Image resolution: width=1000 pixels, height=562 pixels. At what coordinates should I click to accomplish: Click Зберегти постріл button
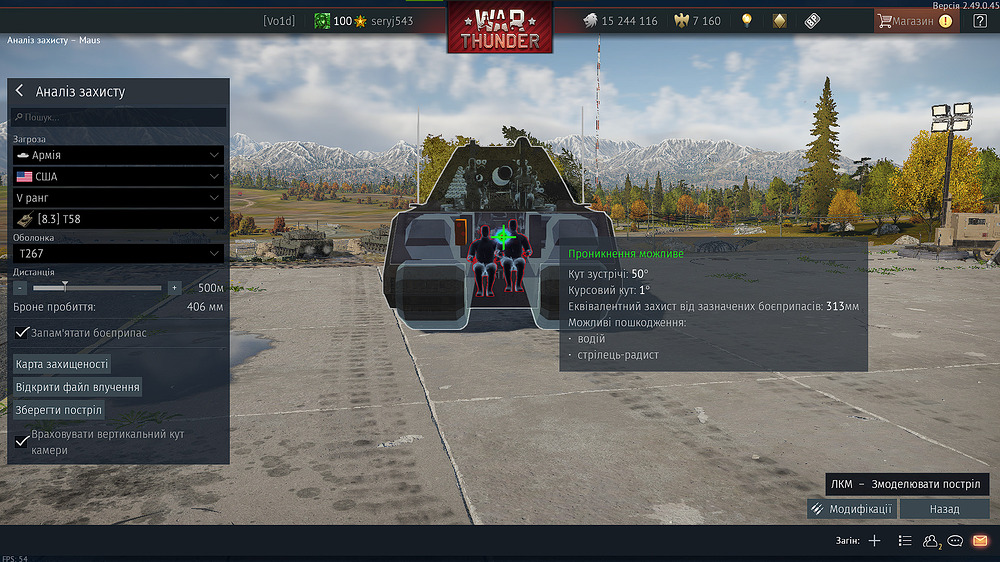pyautogui.click(x=59, y=410)
